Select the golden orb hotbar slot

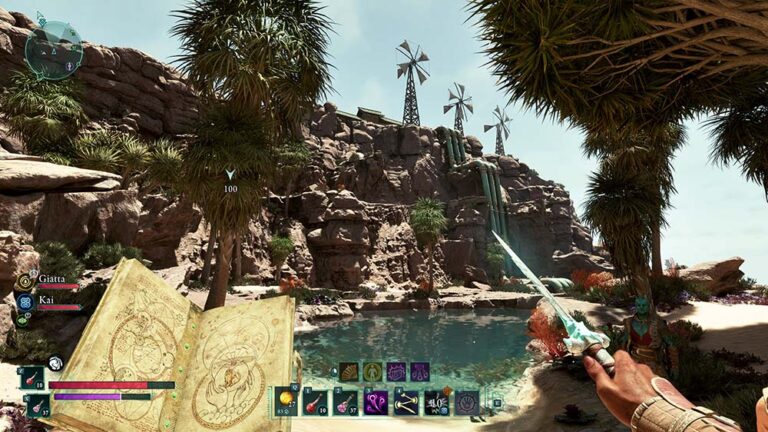(286, 401)
